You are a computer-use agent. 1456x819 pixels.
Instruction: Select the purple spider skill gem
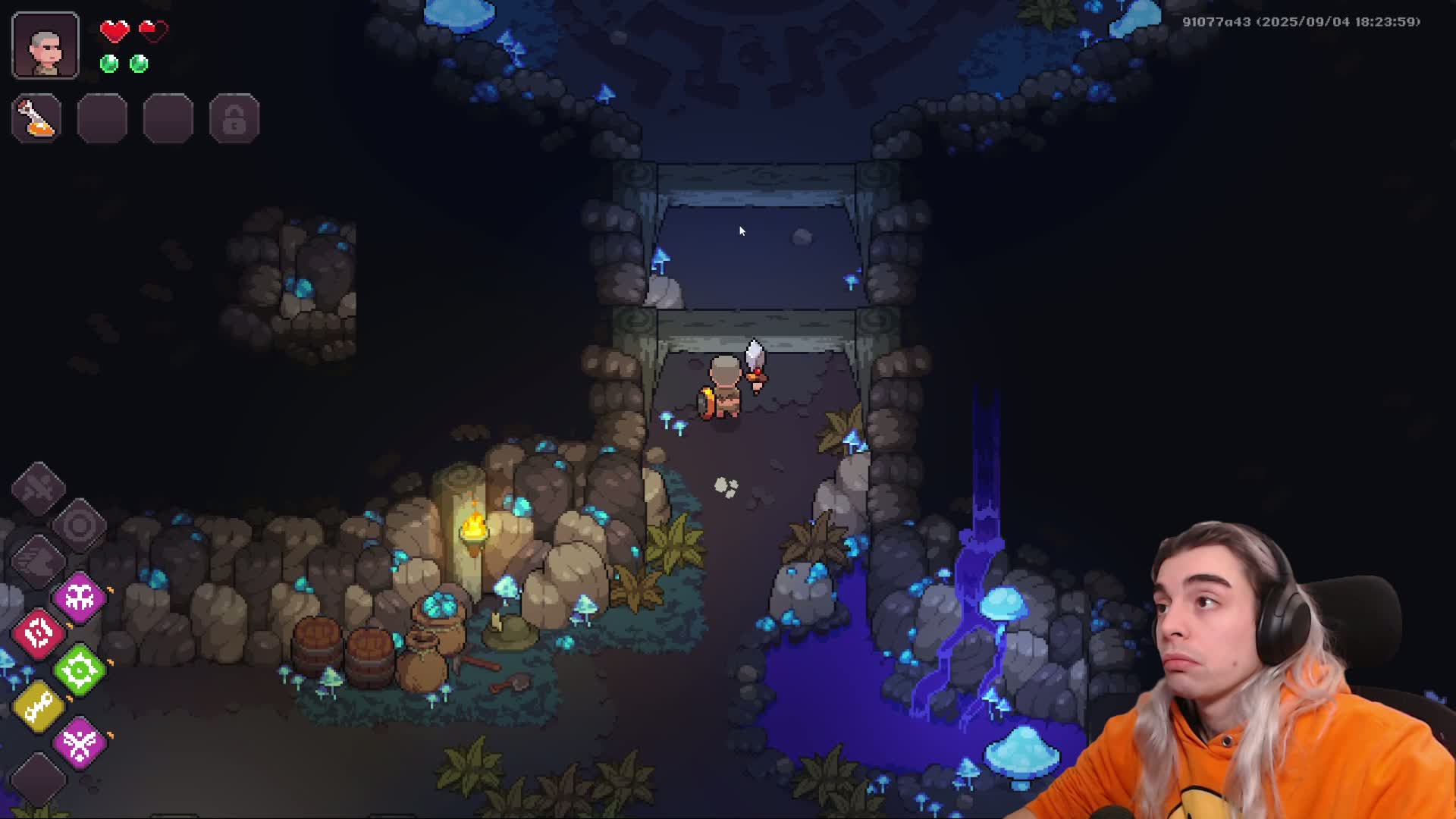pos(78,597)
